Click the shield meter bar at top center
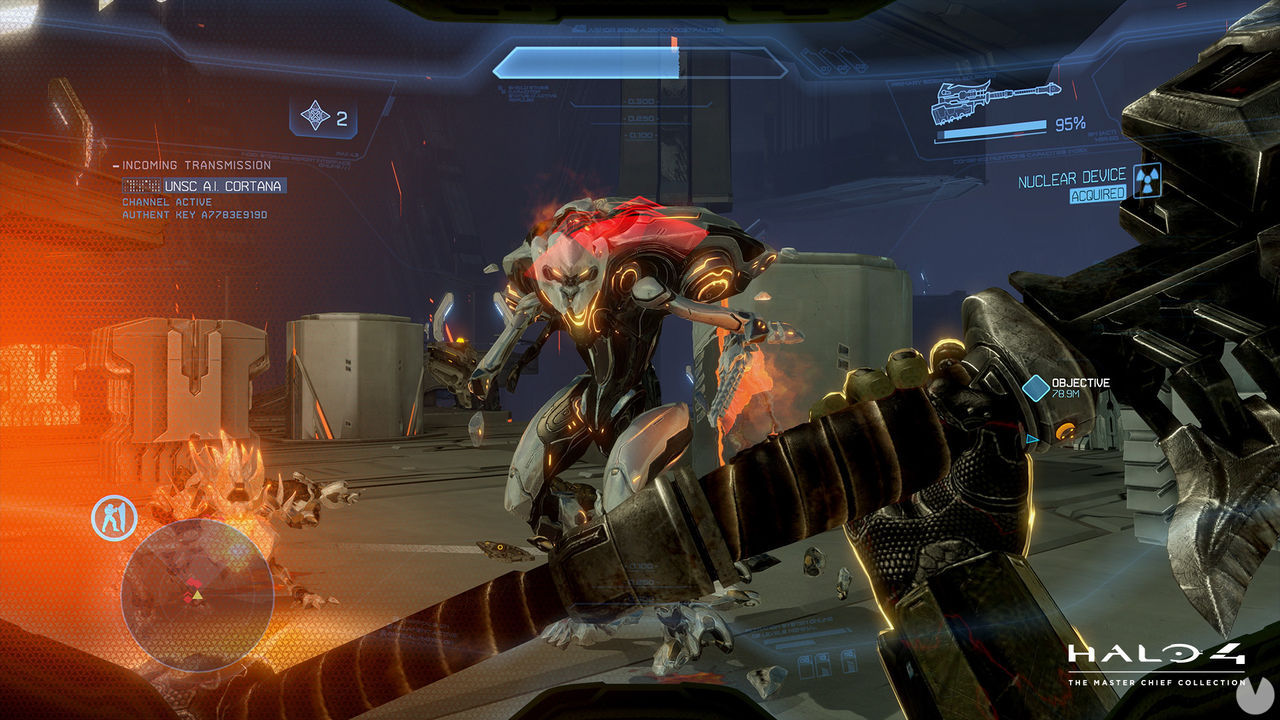The width and height of the screenshot is (1280, 720). tap(640, 63)
